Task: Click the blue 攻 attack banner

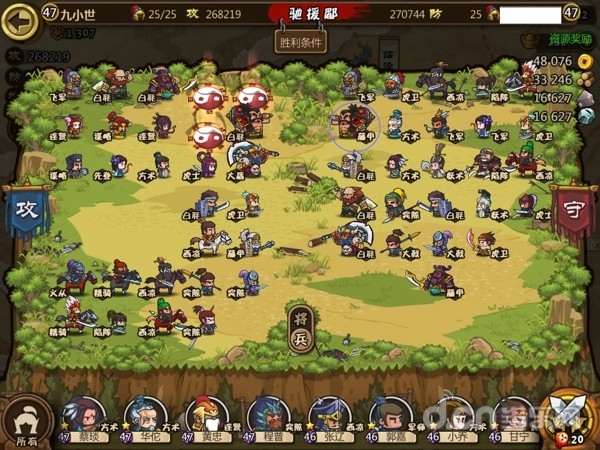Action: (24, 211)
